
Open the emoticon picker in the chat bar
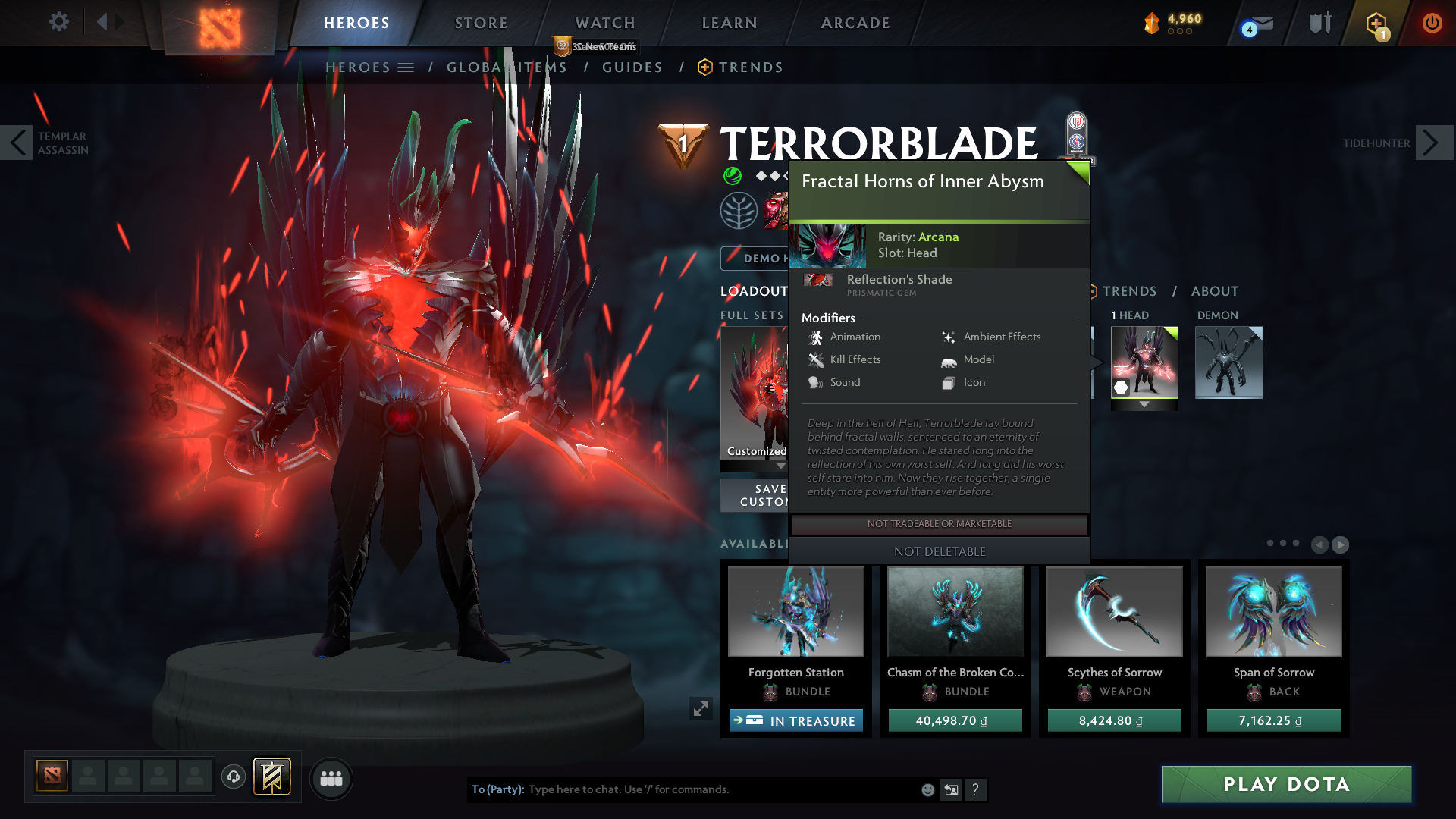click(x=927, y=789)
